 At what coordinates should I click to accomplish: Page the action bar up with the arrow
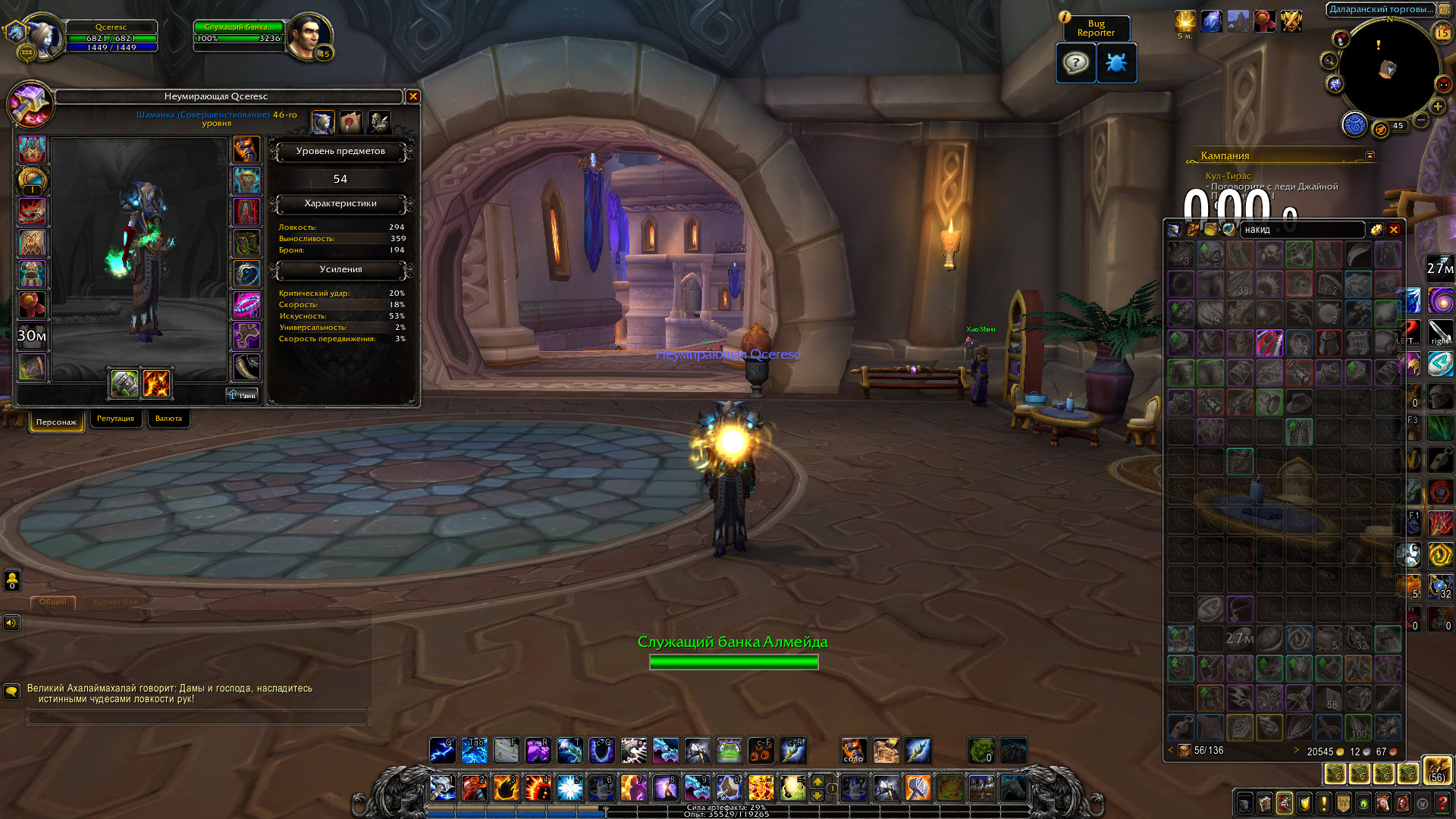(817, 782)
